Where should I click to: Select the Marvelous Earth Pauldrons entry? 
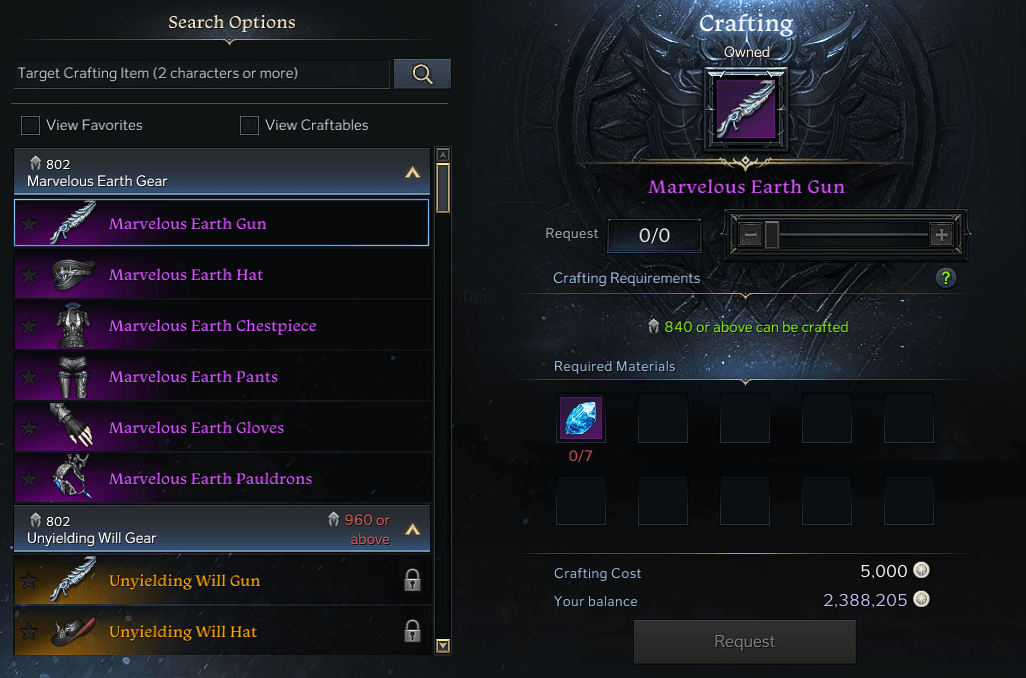click(x=210, y=478)
